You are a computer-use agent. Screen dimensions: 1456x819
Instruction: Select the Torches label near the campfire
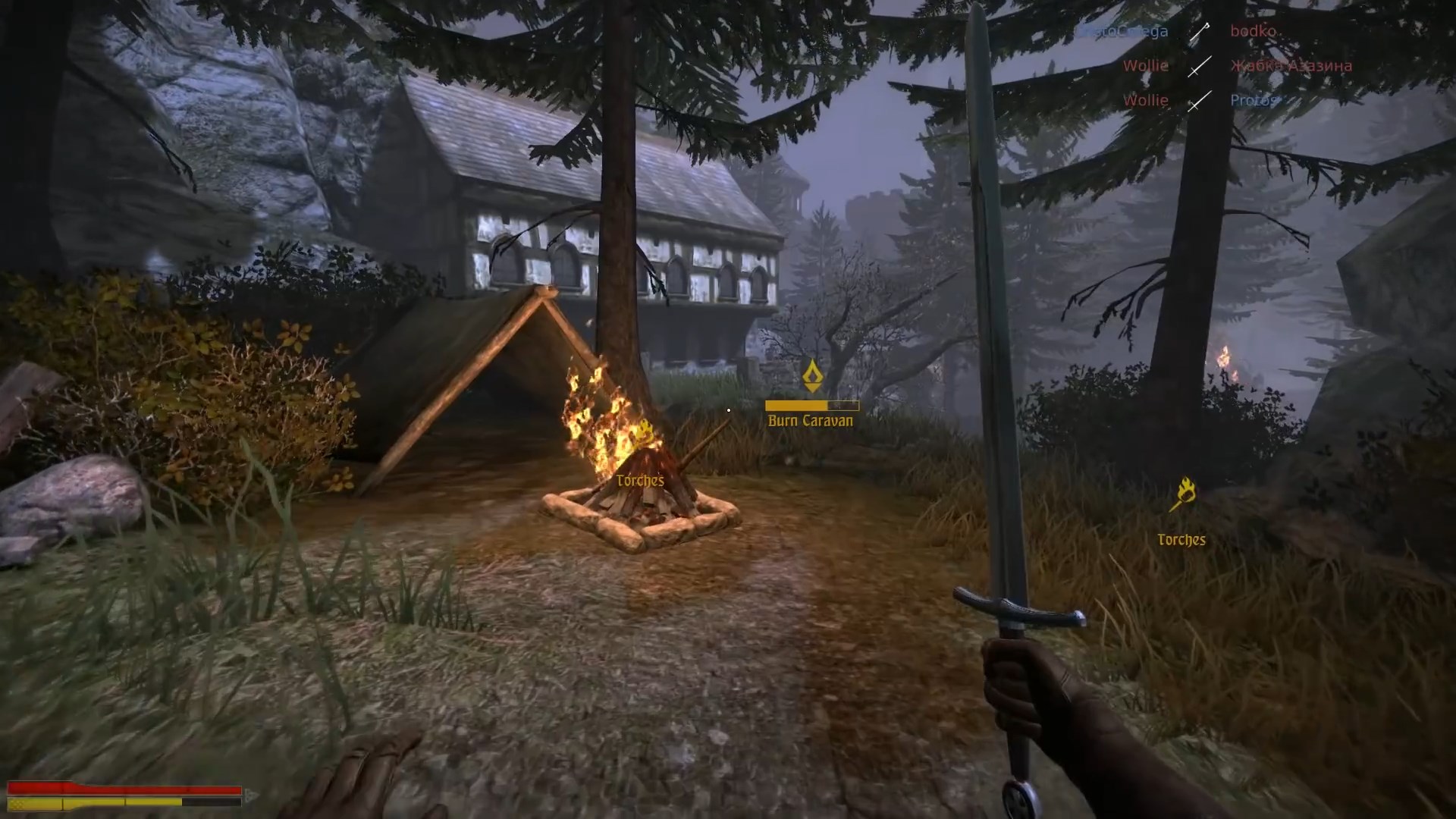coord(639,480)
